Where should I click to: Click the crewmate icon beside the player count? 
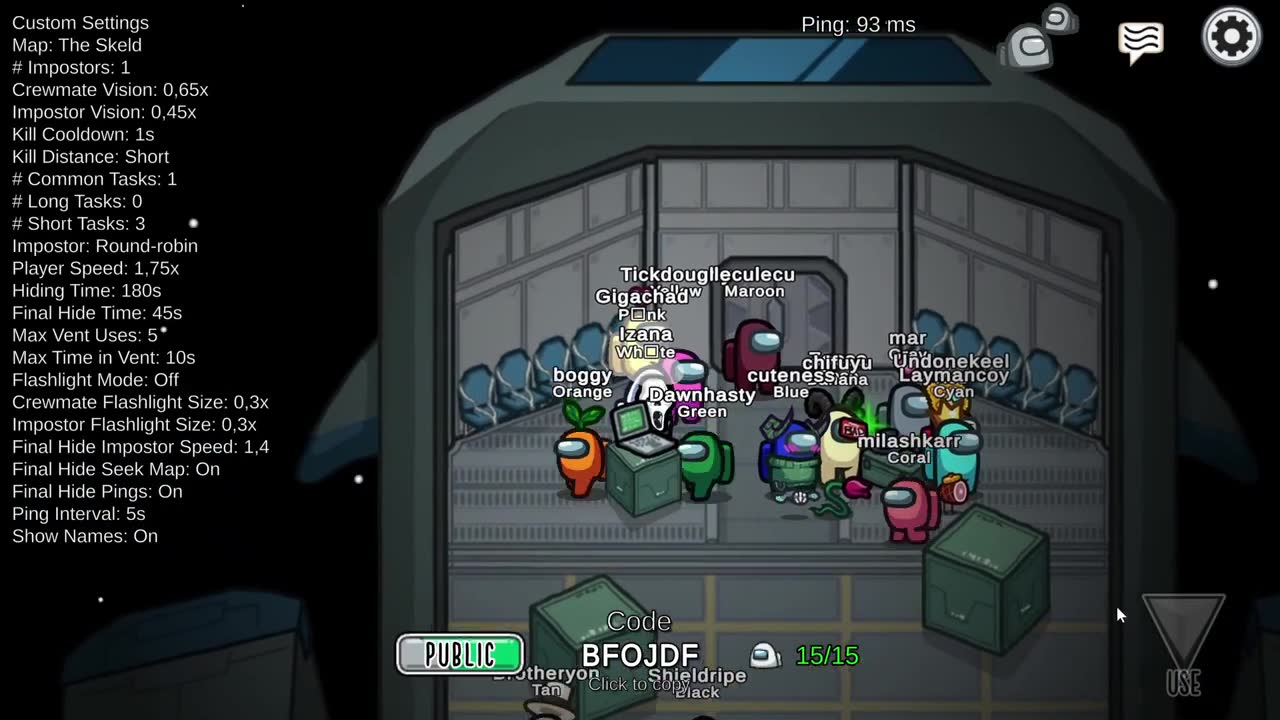coord(765,655)
